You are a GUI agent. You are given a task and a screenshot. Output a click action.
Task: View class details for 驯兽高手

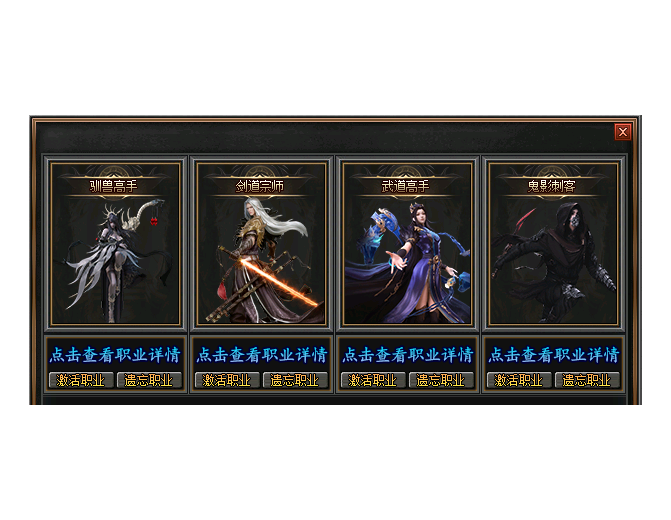click(x=116, y=355)
